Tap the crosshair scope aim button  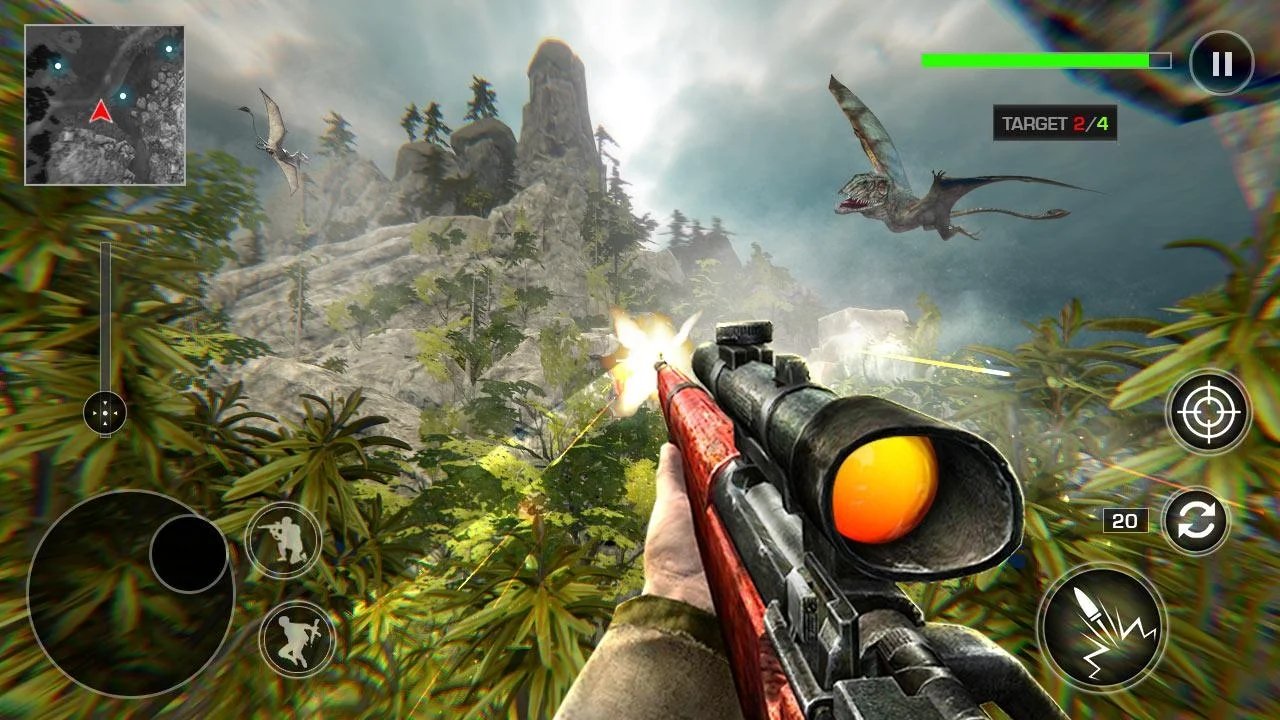(x=1208, y=412)
